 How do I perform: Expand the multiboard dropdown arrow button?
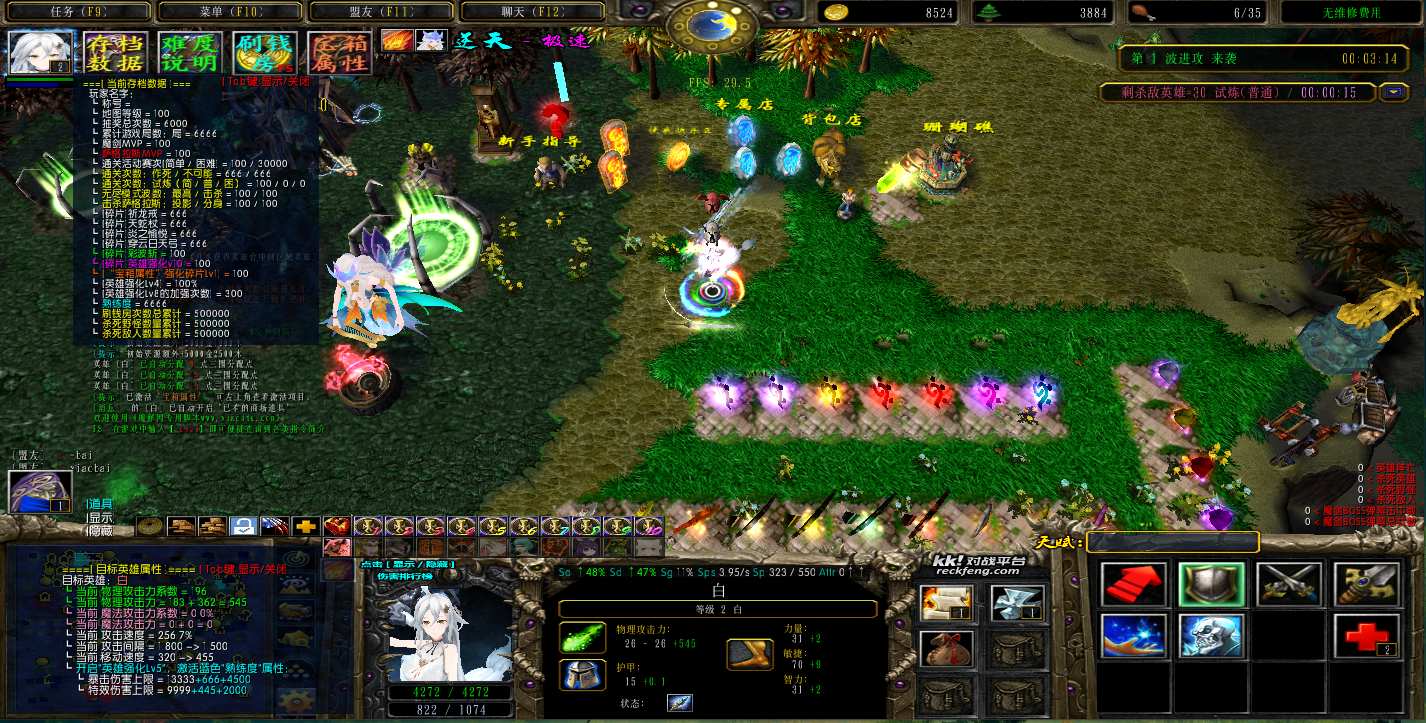click(1393, 93)
